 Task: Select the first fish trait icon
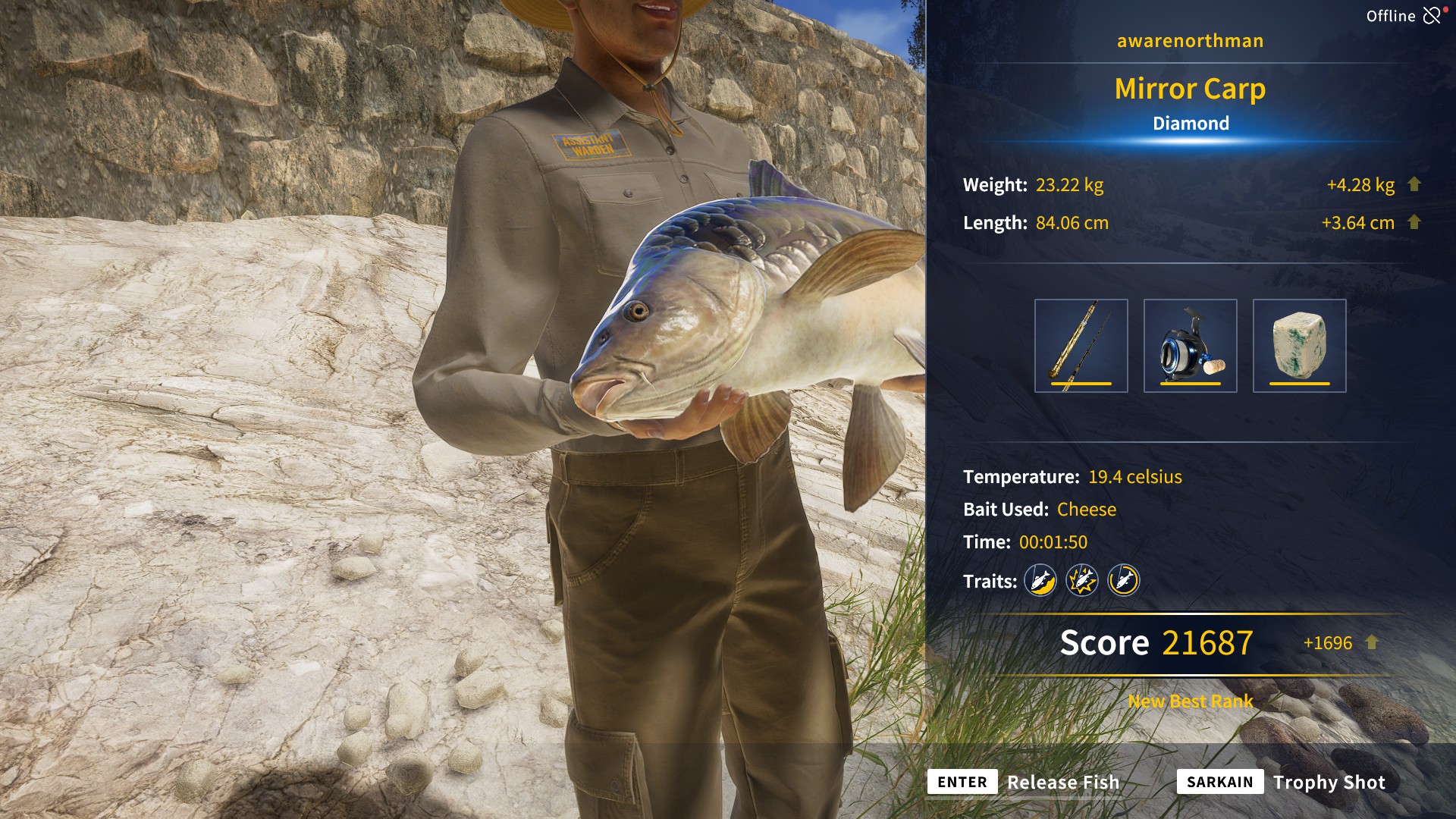coord(1040,581)
